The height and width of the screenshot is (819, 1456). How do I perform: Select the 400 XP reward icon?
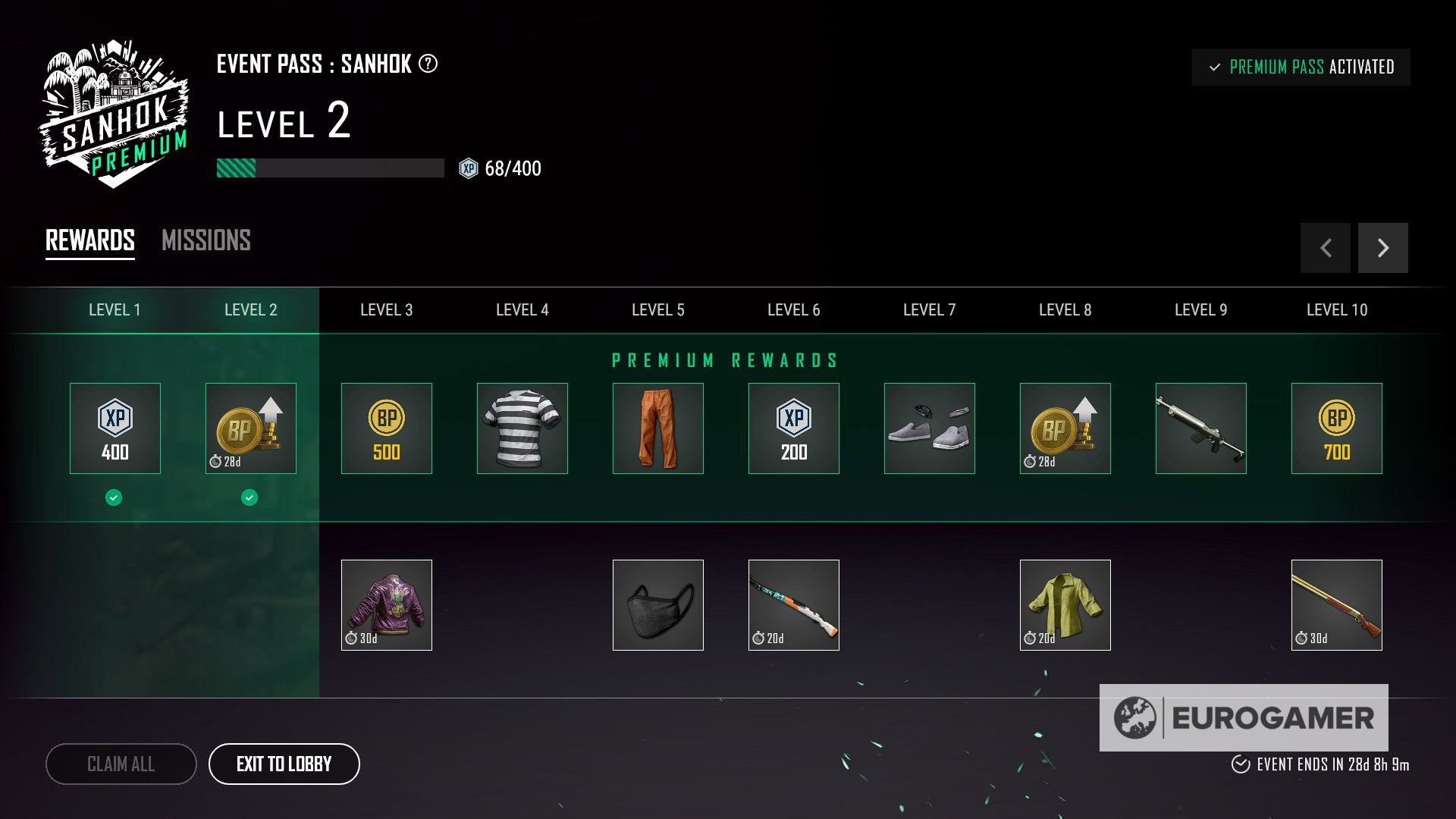tap(115, 428)
